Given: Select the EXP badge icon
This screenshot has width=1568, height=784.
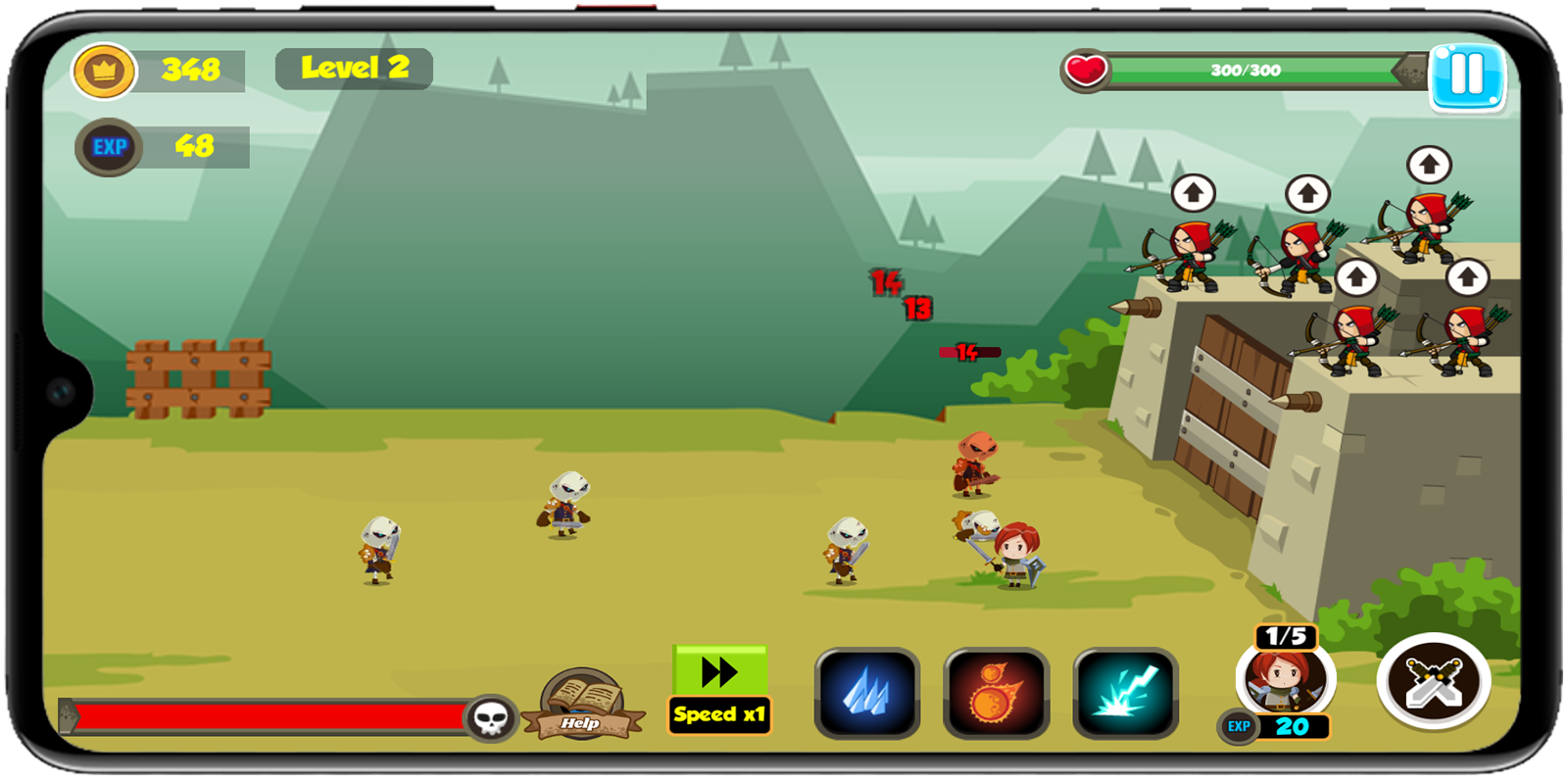Looking at the screenshot, I should 109,147.
